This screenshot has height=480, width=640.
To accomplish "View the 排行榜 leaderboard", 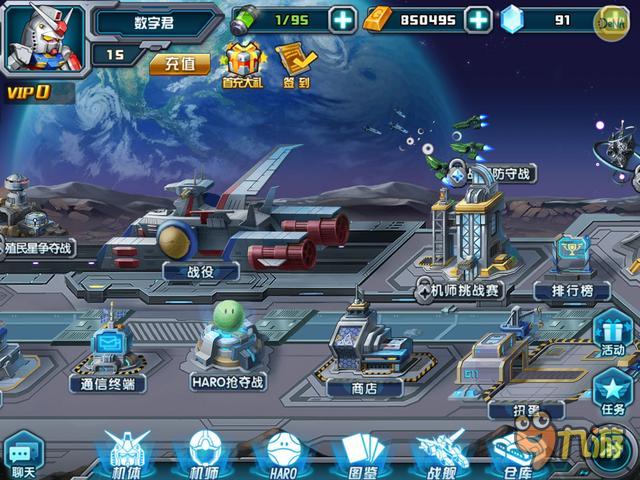I will [x=572, y=290].
